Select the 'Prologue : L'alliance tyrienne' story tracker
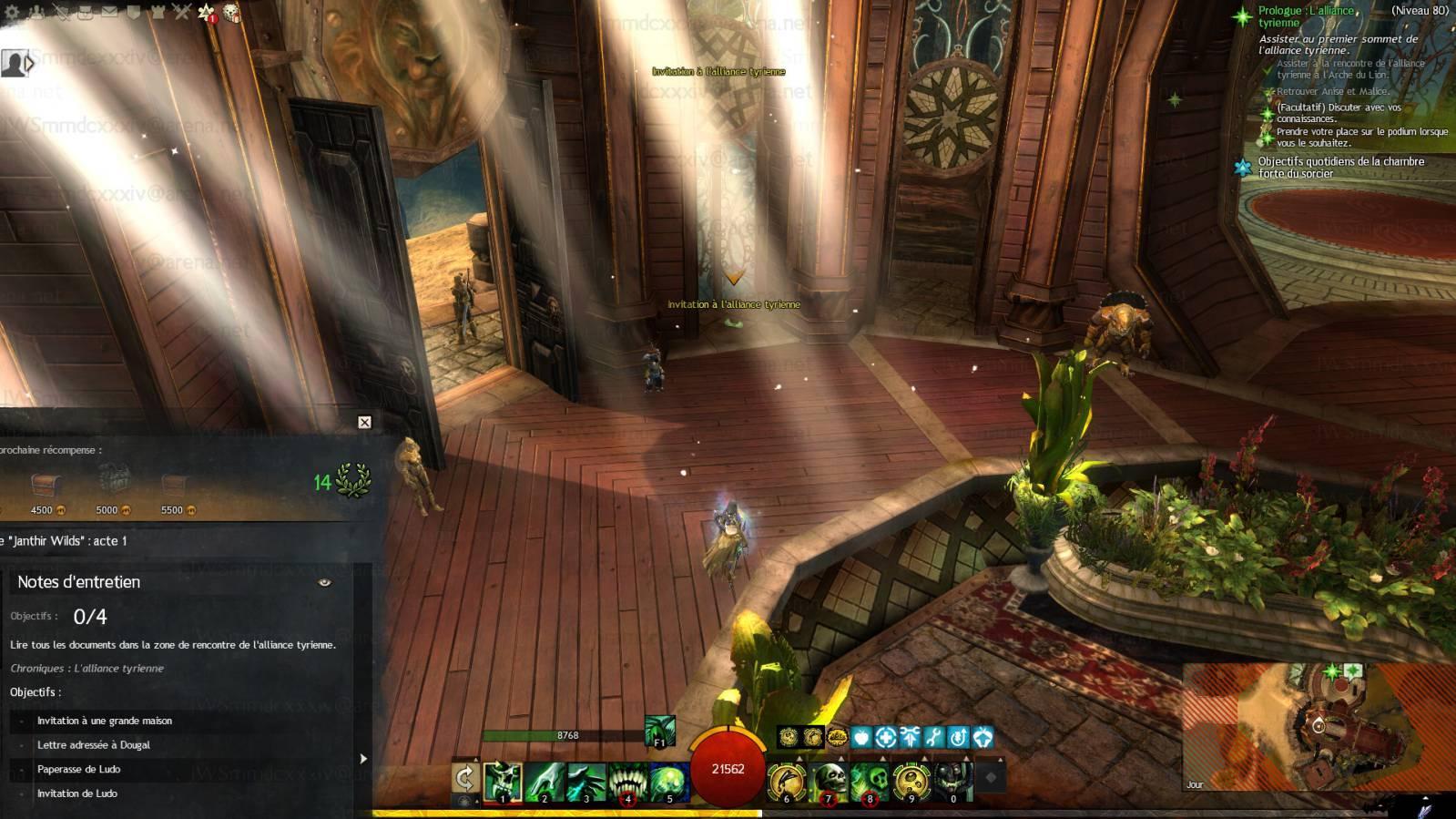The image size is (1456, 819). 1306,16
